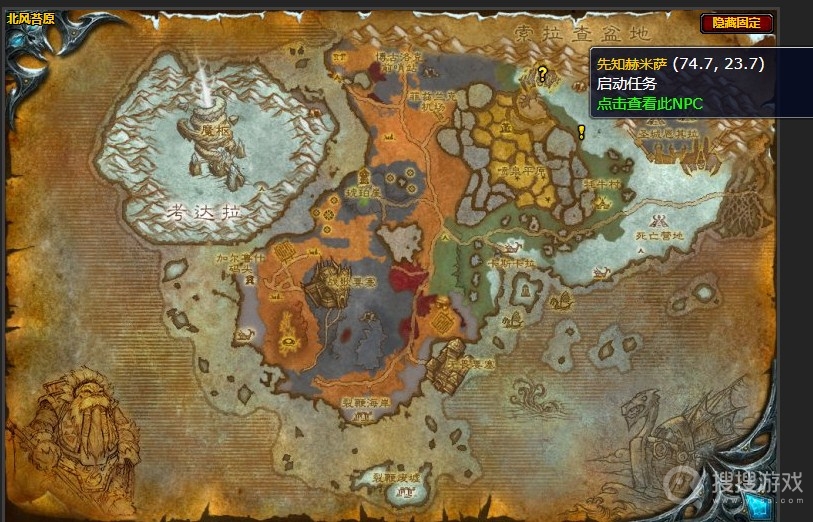Select the yellow exclamation mark quest marker
Screen dimensions: 813x522
coord(581,131)
